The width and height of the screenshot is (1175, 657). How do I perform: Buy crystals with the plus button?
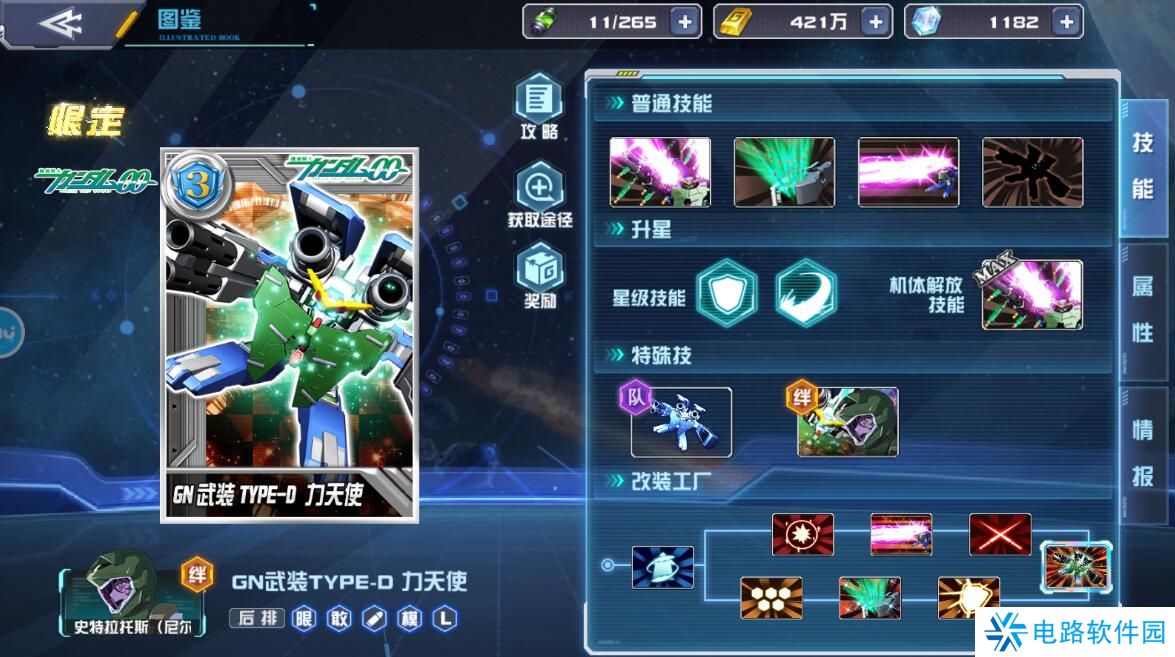tap(1066, 22)
